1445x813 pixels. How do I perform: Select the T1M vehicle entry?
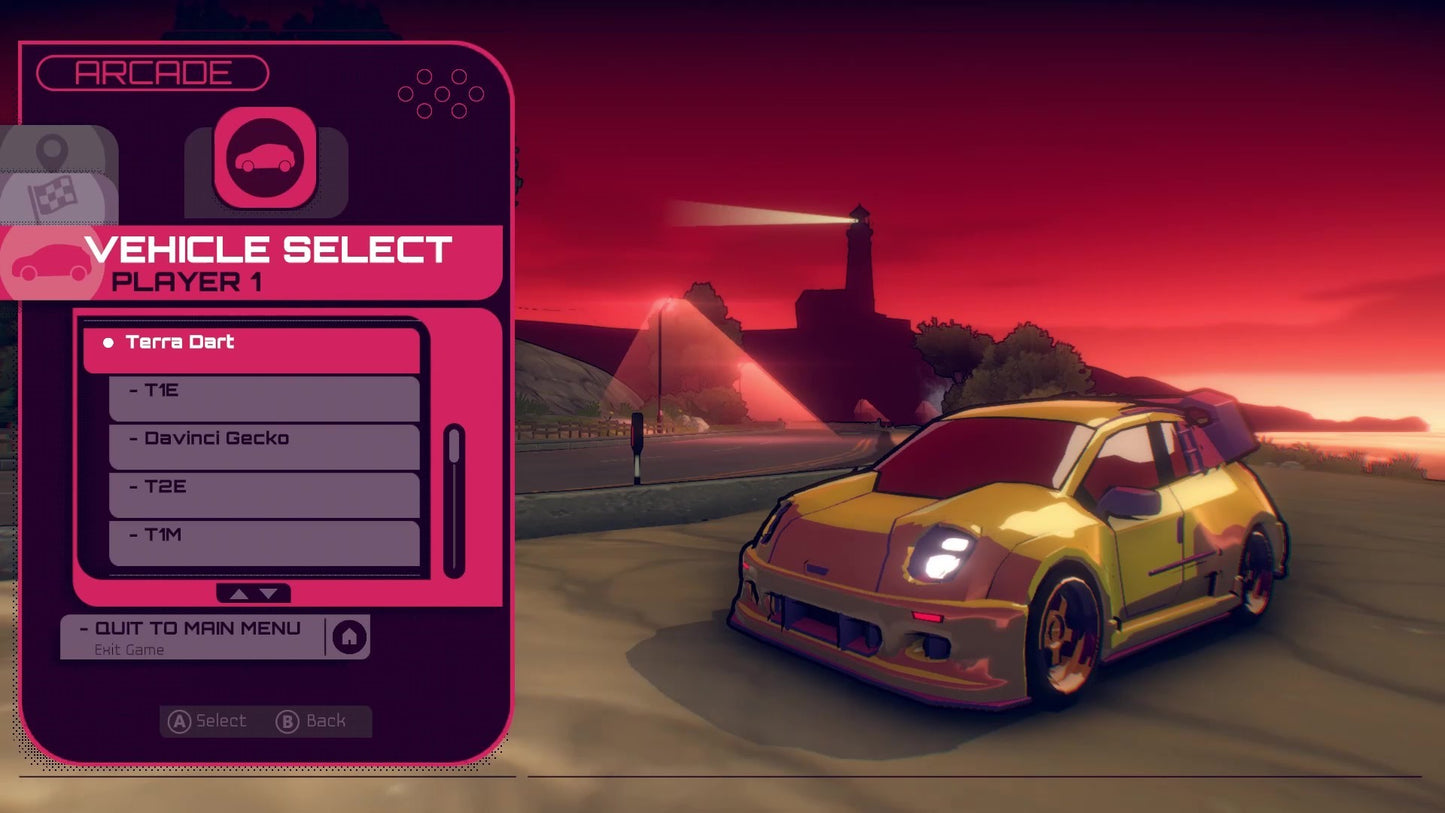point(263,540)
